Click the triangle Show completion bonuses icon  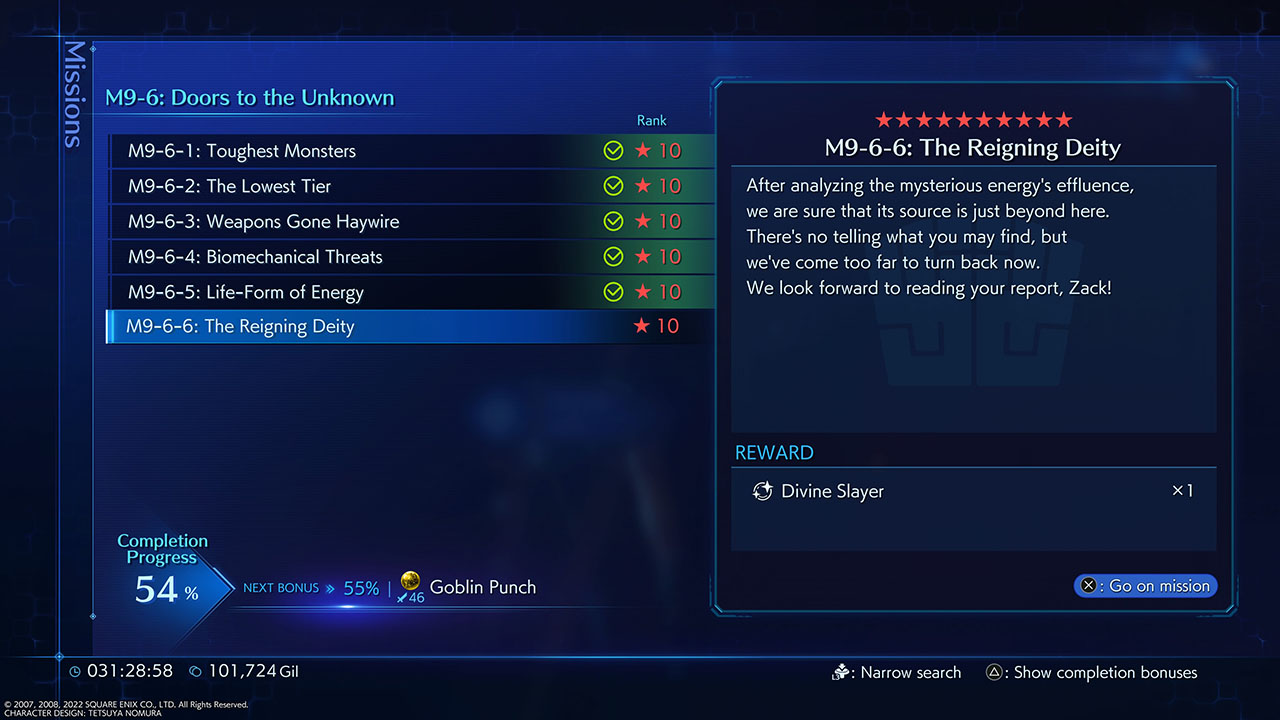[994, 672]
